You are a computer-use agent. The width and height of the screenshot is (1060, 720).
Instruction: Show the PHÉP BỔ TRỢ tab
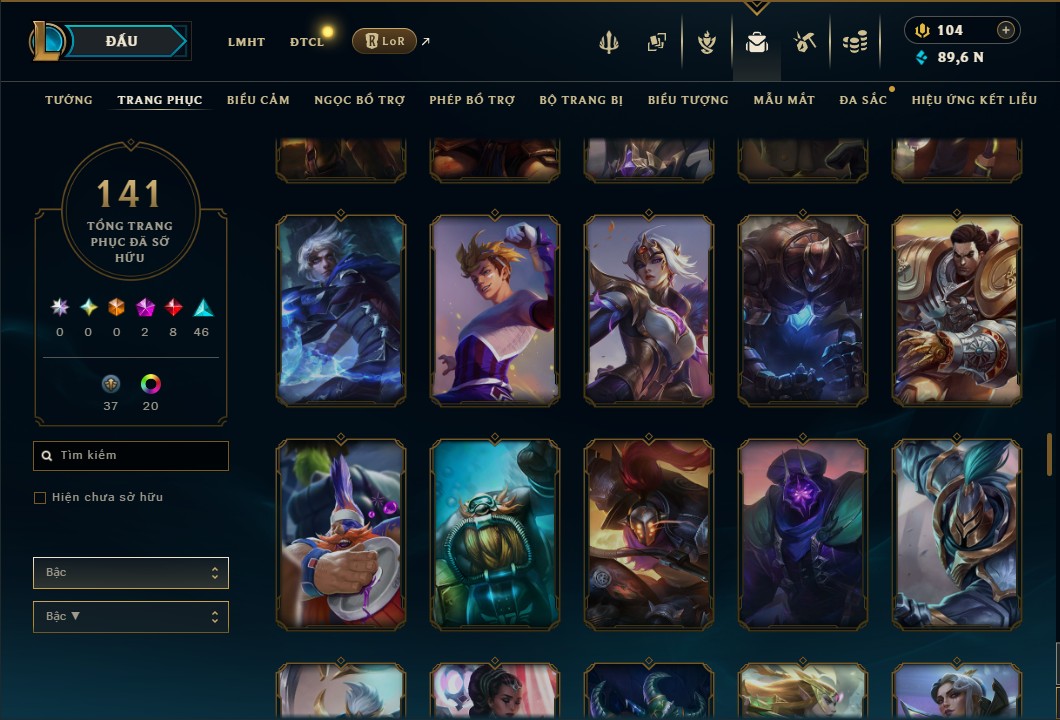[472, 100]
